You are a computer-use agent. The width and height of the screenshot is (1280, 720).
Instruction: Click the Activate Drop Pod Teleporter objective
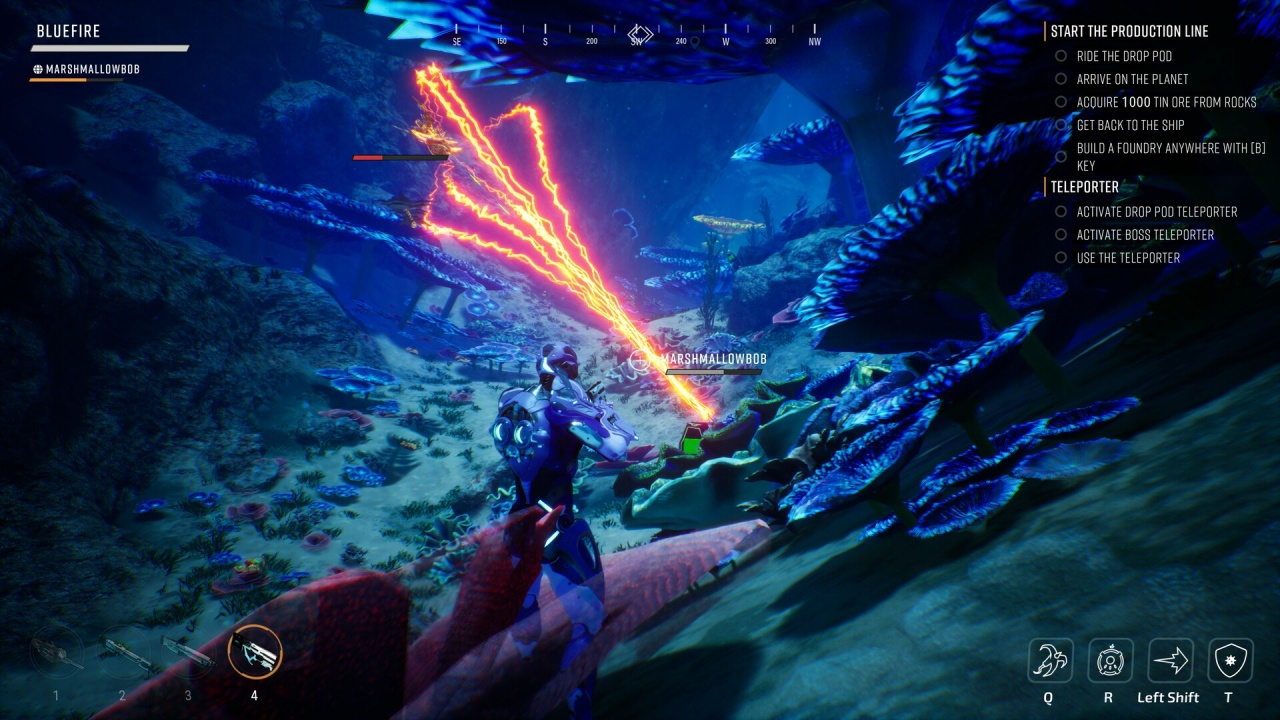pos(1156,212)
